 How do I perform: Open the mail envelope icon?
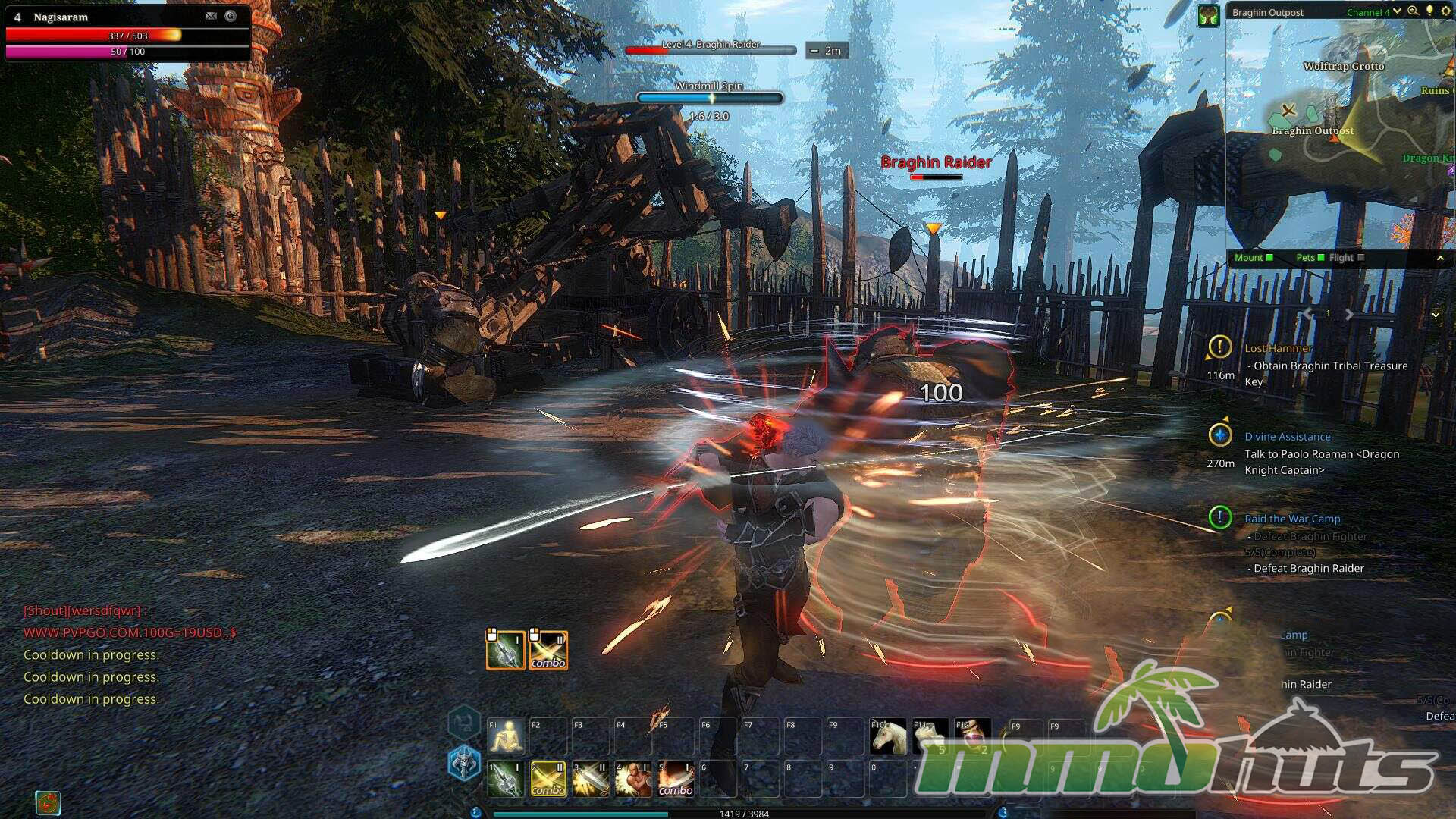tap(211, 16)
